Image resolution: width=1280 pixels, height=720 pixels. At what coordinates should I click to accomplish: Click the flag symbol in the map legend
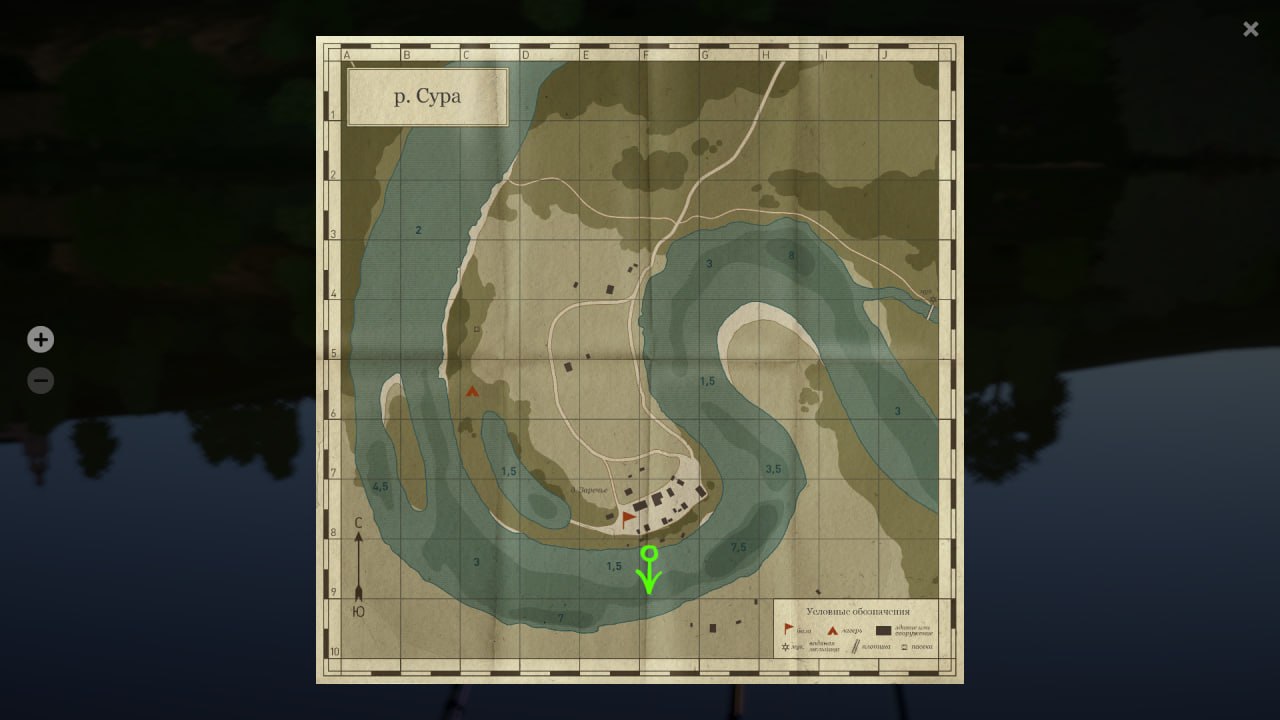click(x=789, y=629)
